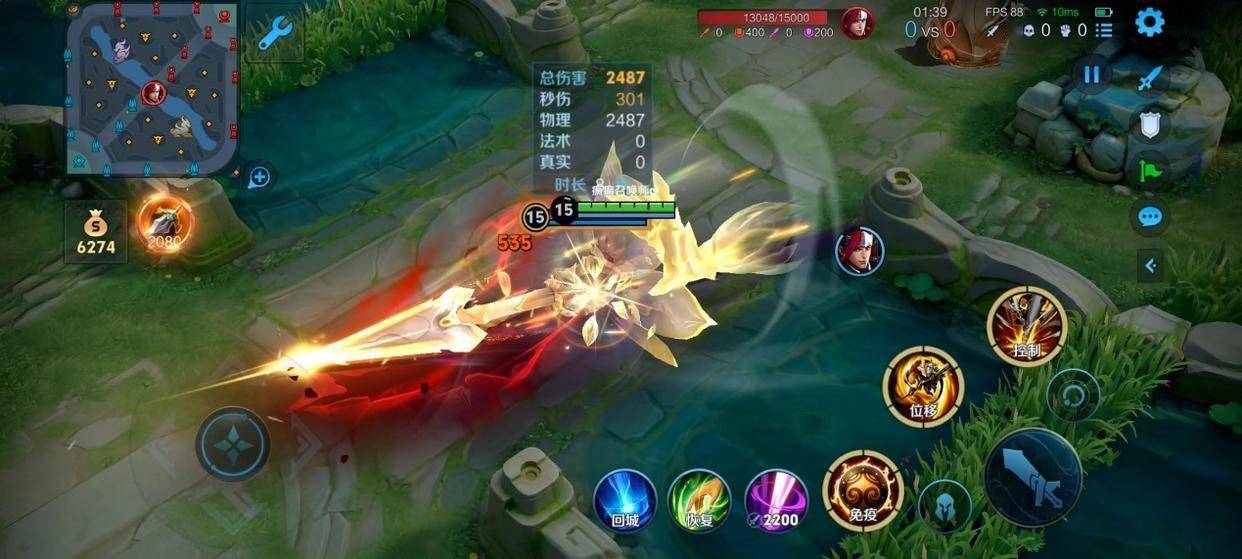Hit the large sword basic attack button

point(1033,476)
